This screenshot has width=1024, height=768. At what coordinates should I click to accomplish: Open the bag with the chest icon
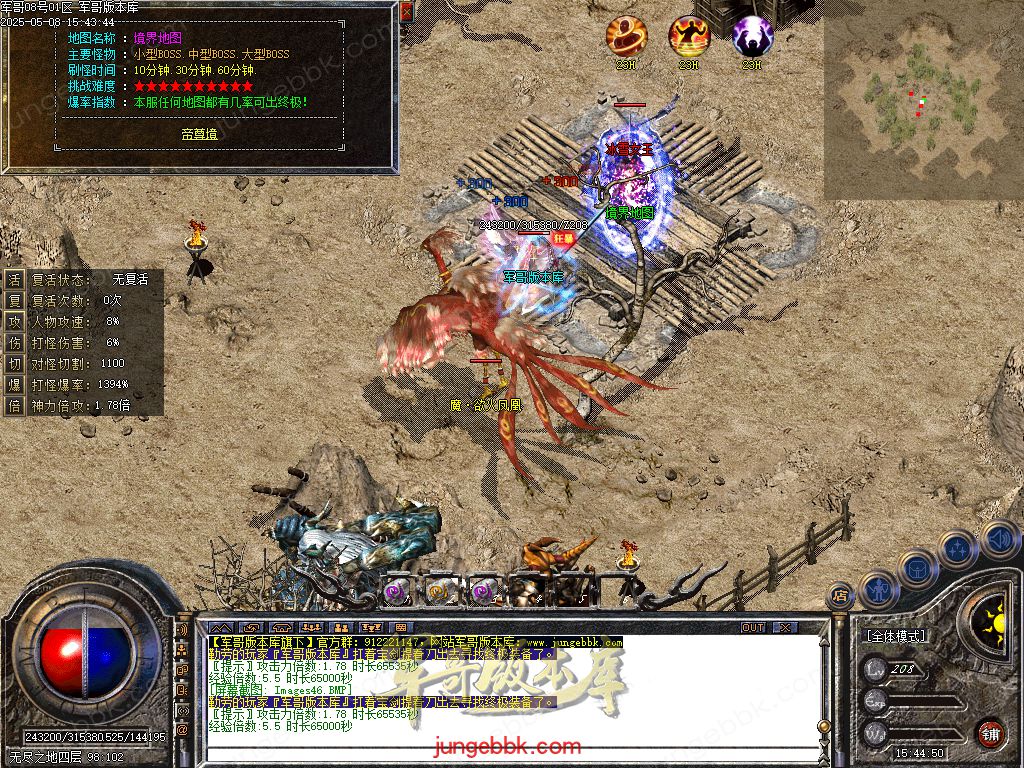tap(917, 568)
